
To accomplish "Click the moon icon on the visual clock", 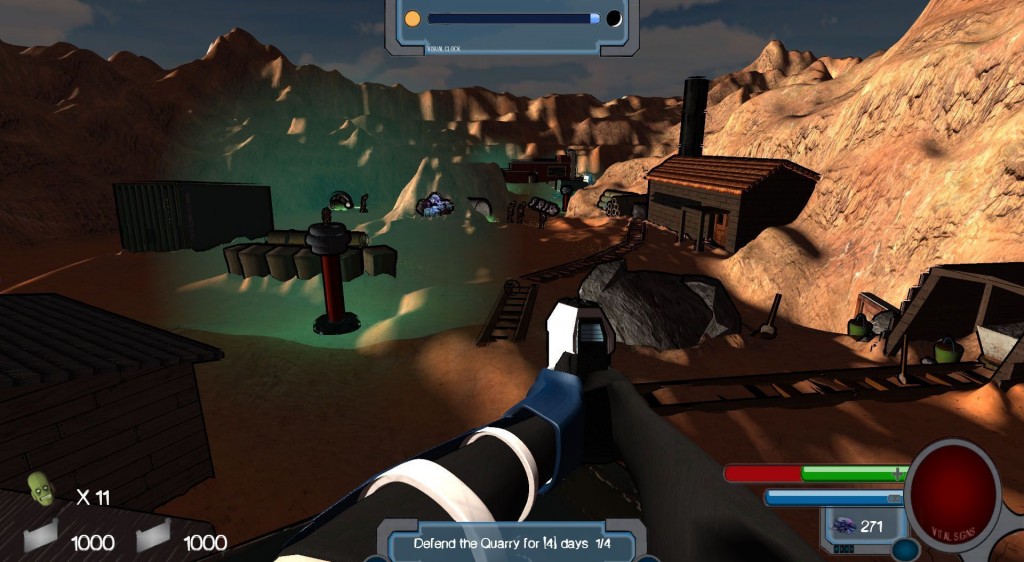I will (613, 18).
